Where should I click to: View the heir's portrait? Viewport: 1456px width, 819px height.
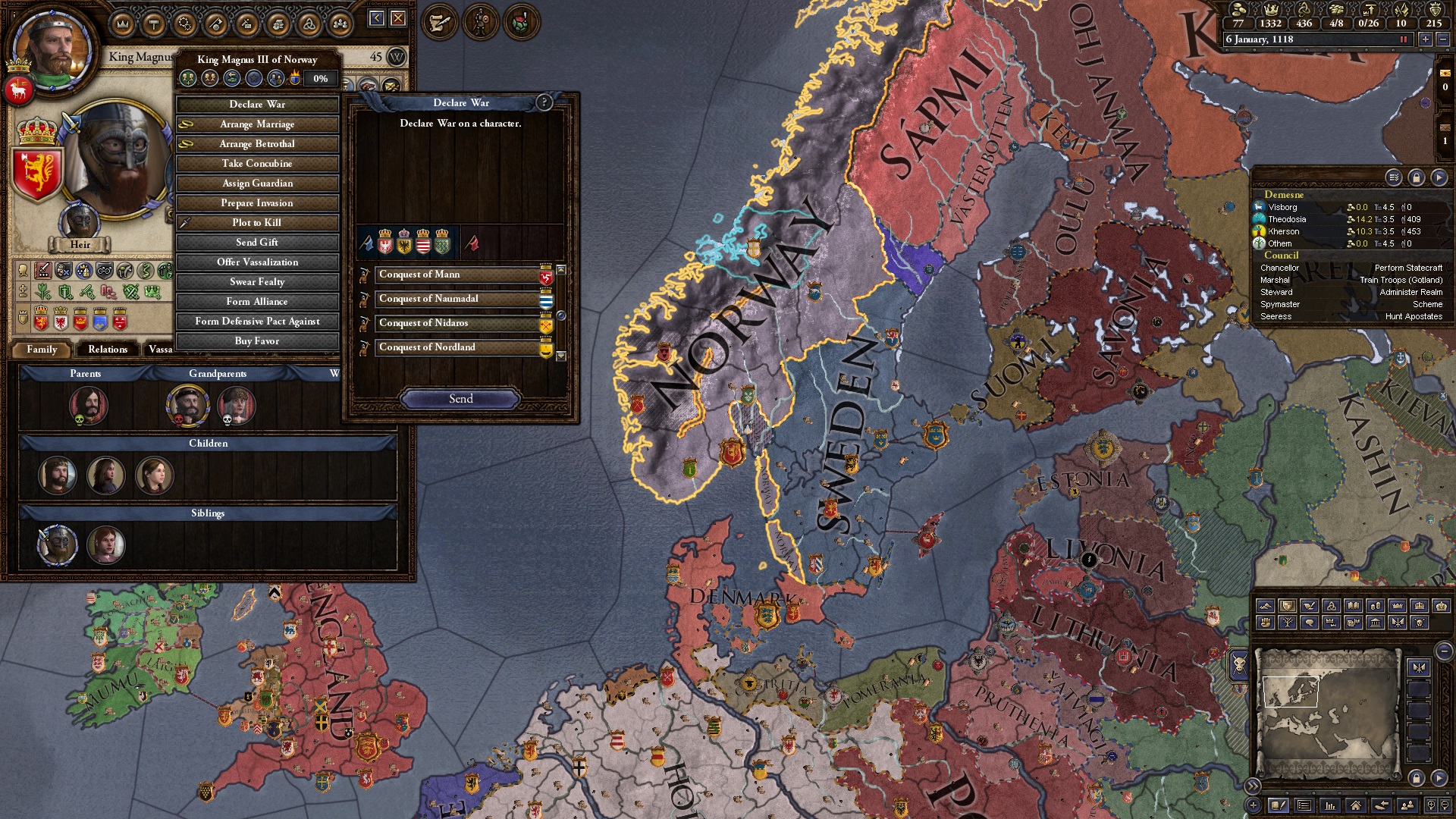point(80,221)
